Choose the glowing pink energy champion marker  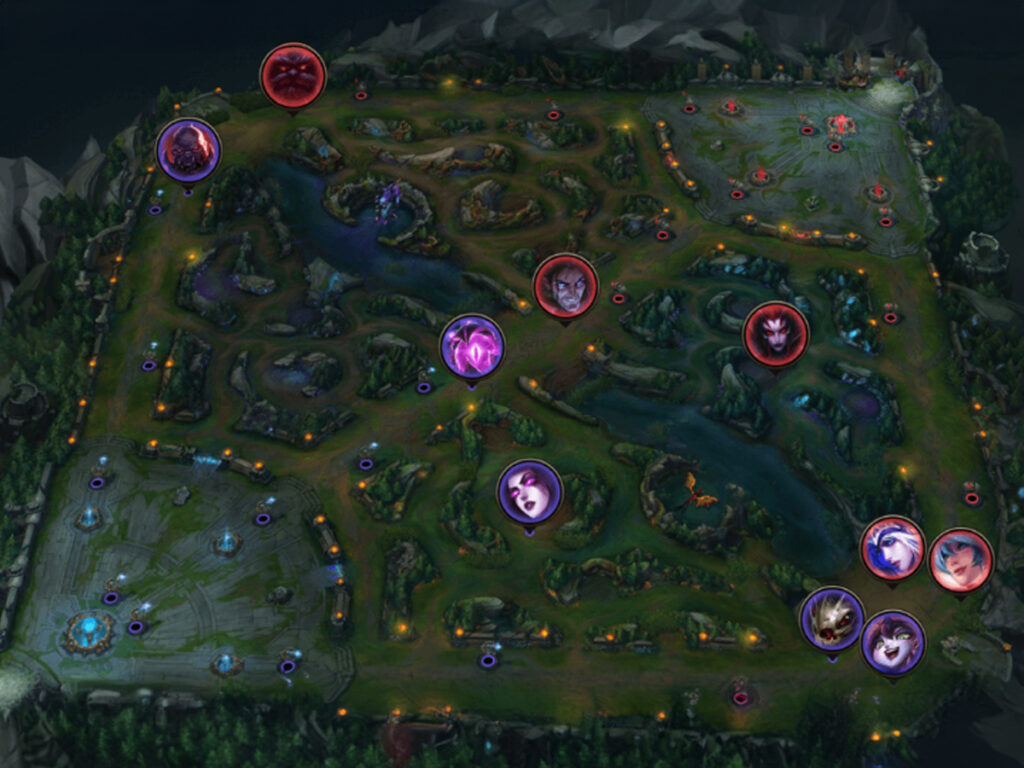472,346
